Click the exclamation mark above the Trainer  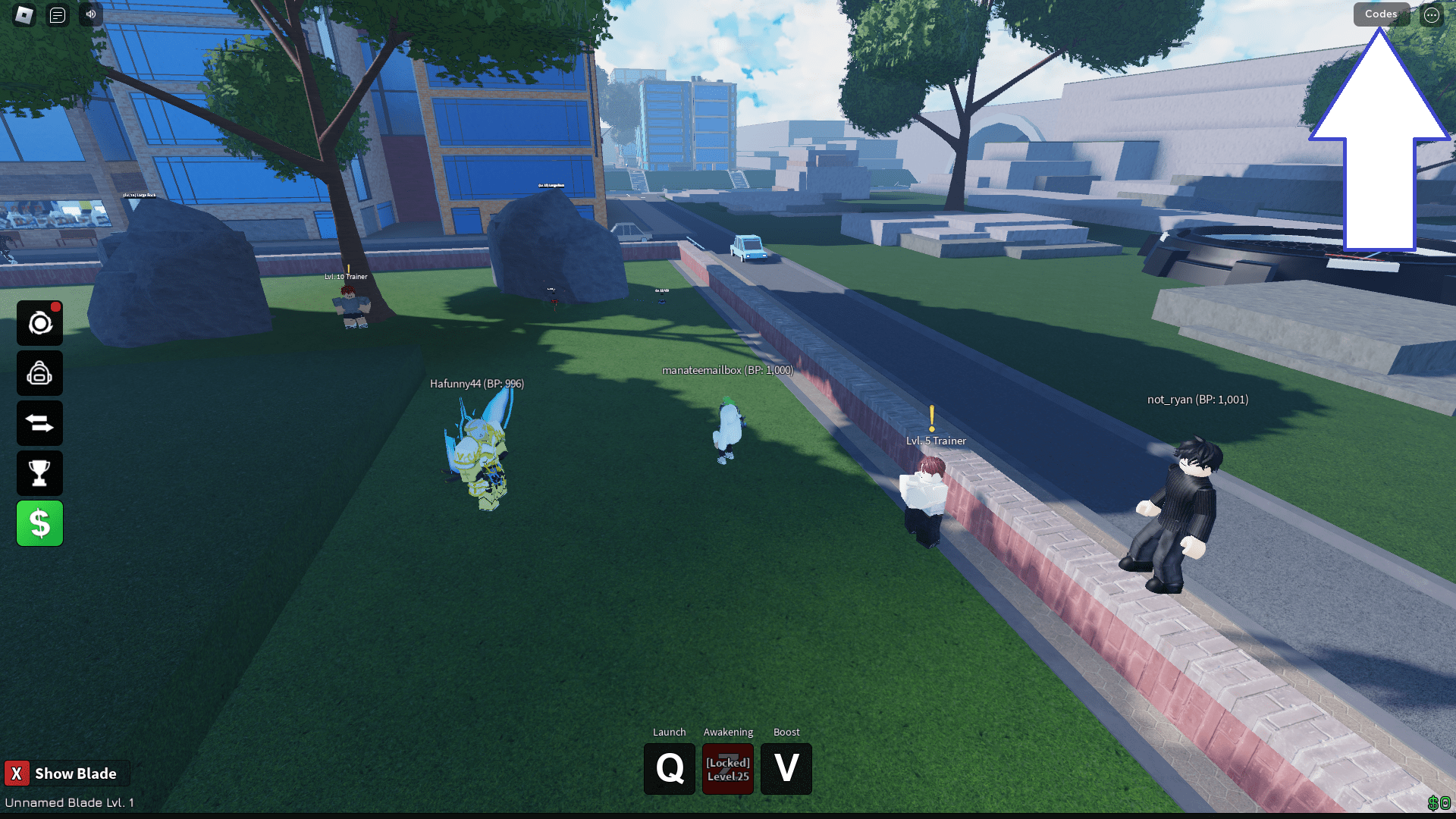click(x=931, y=419)
